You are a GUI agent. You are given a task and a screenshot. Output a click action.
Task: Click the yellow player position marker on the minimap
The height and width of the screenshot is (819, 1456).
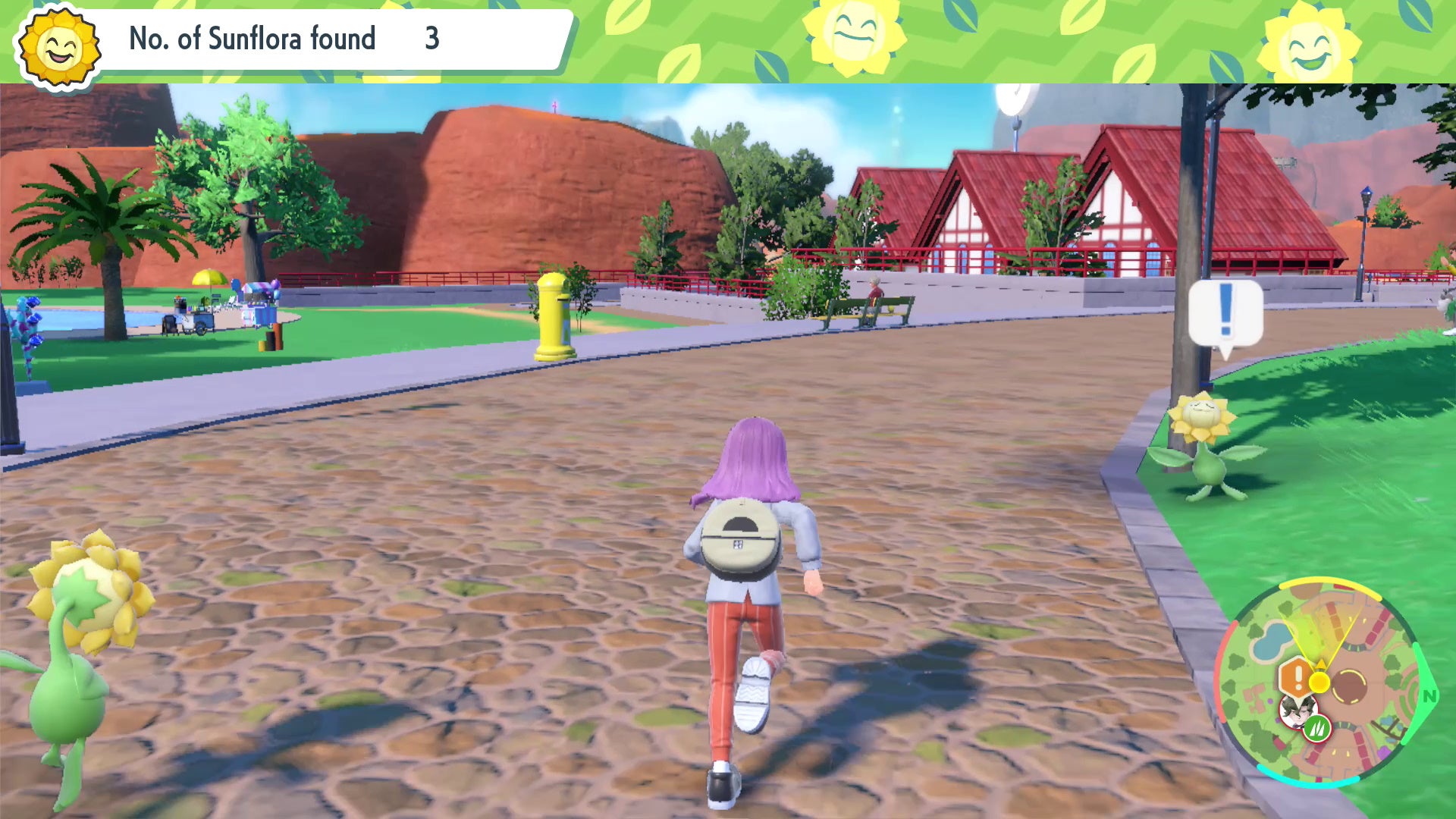(x=1319, y=682)
